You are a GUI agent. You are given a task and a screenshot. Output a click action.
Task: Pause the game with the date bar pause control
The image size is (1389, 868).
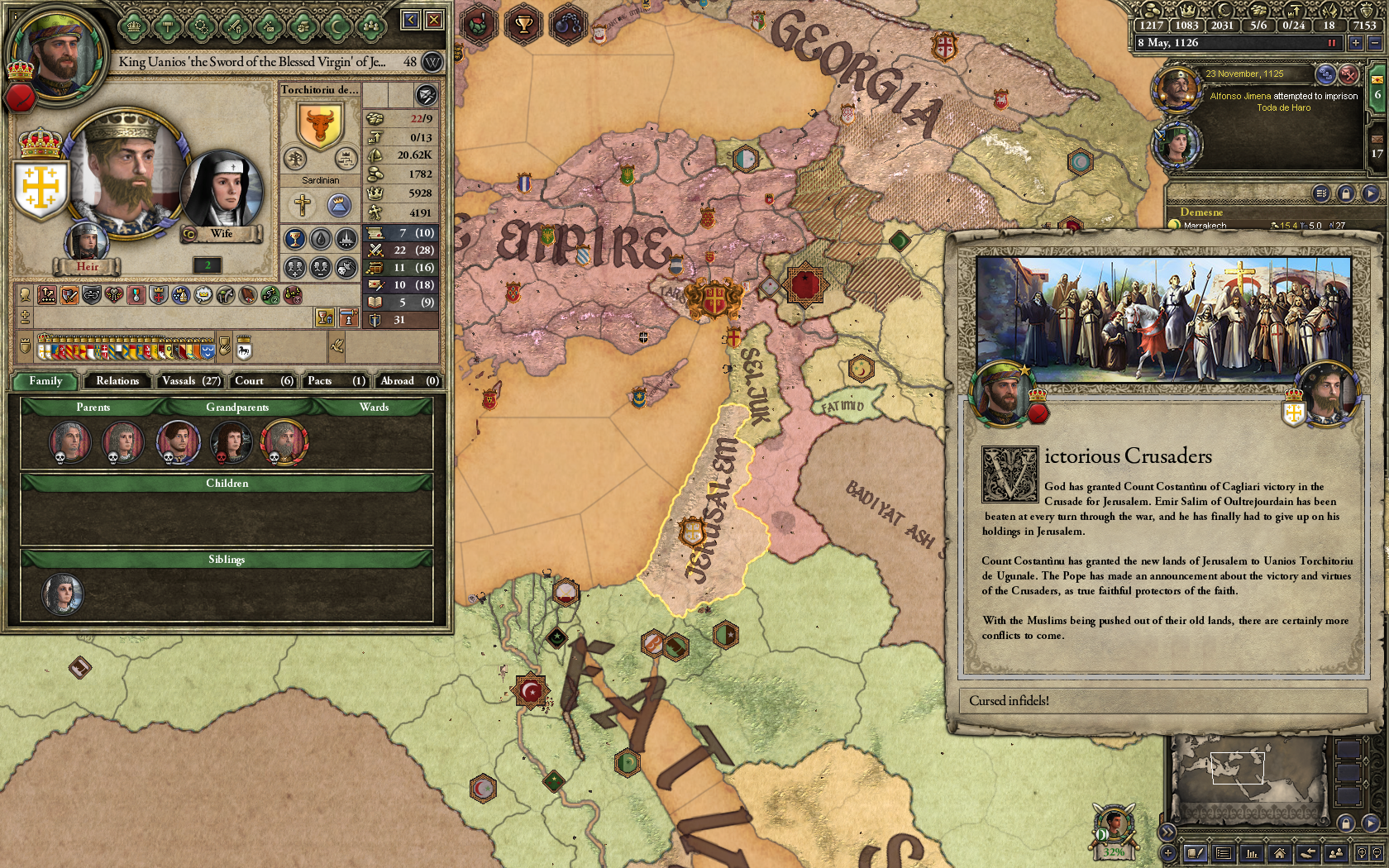pos(1333,42)
